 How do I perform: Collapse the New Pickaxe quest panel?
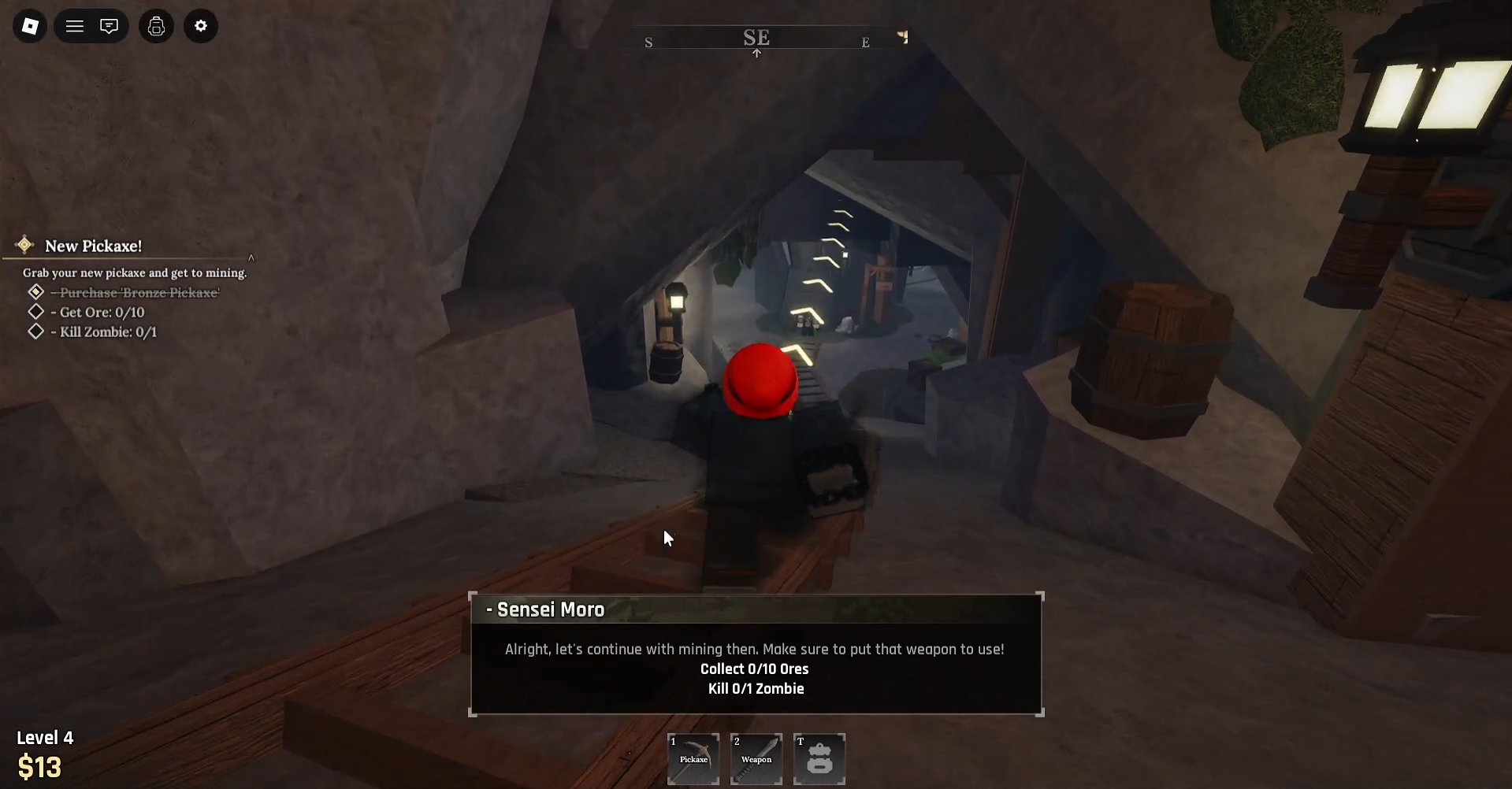(251, 257)
